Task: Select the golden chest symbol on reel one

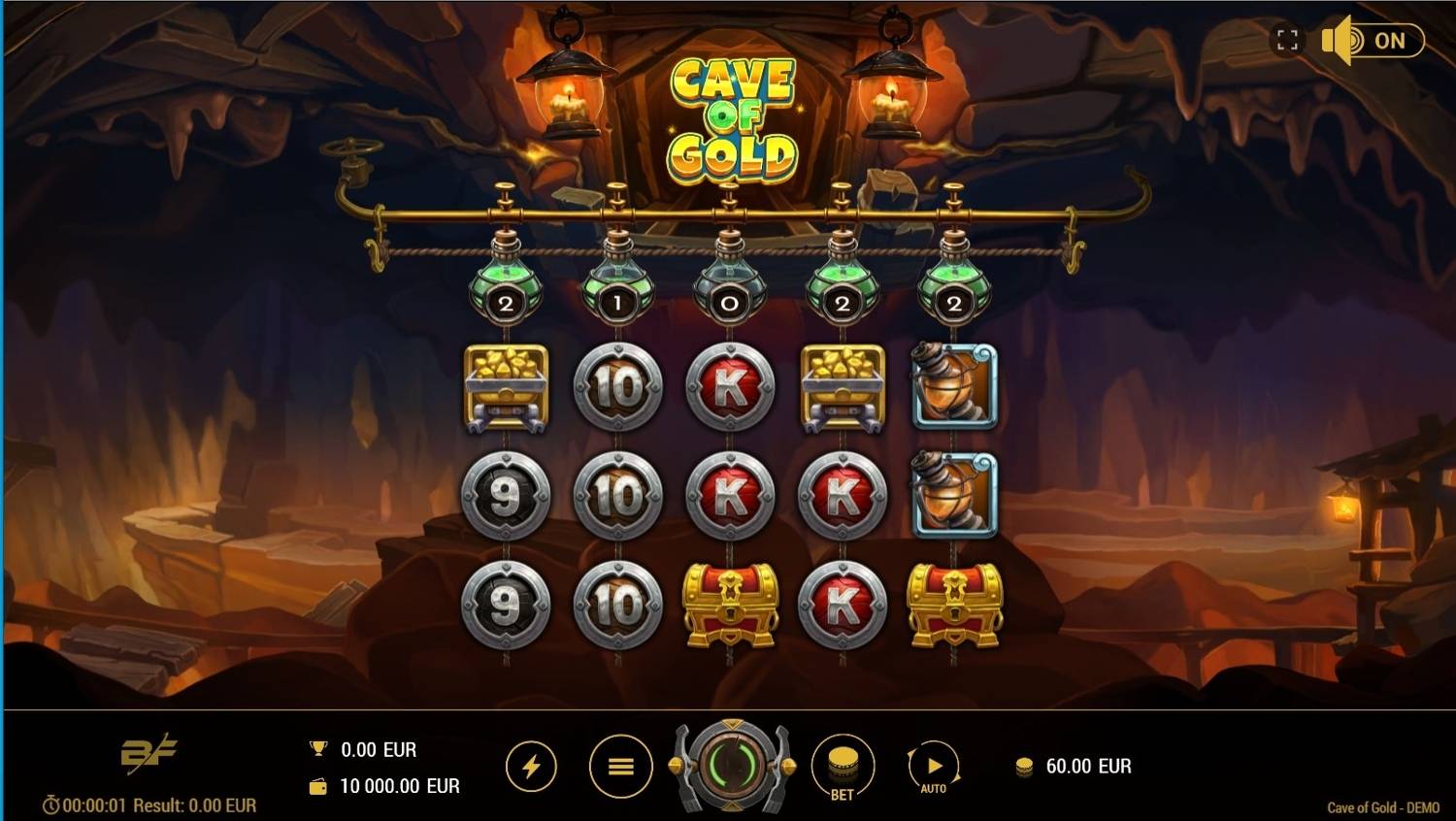Action: (507, 388)
